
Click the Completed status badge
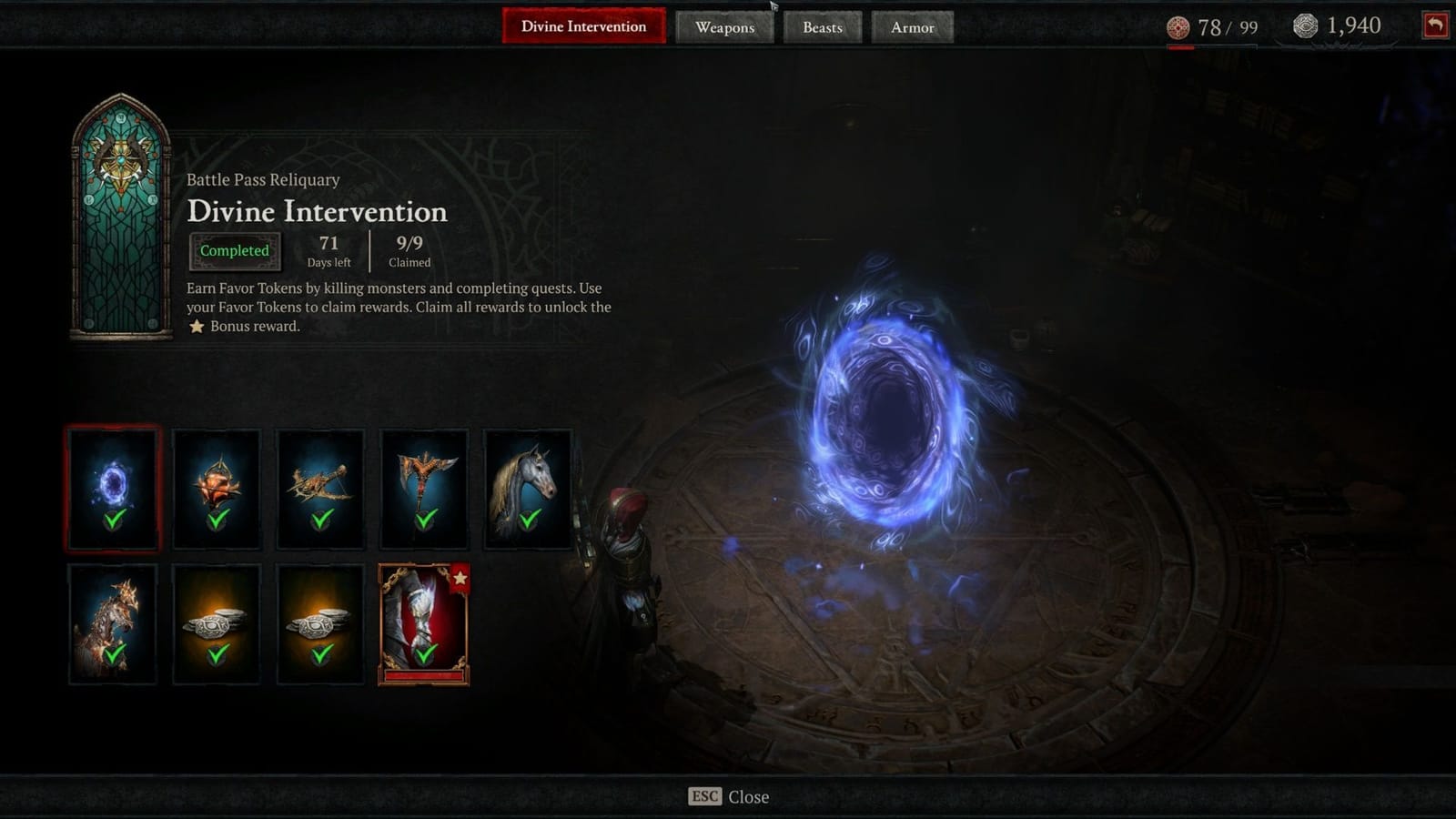pos(236,250)
